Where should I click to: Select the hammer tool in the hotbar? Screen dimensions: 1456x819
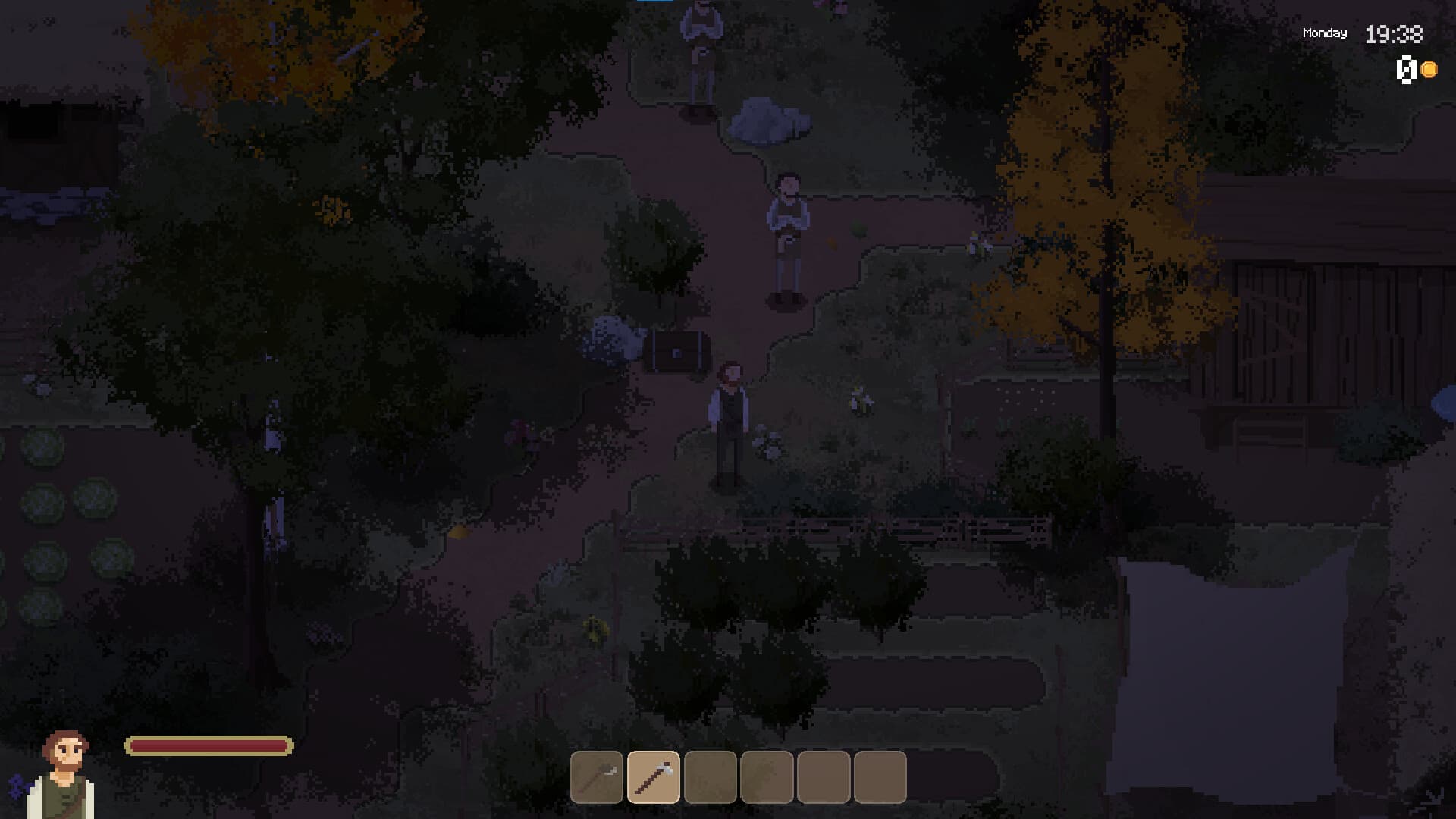pos(595,775)
